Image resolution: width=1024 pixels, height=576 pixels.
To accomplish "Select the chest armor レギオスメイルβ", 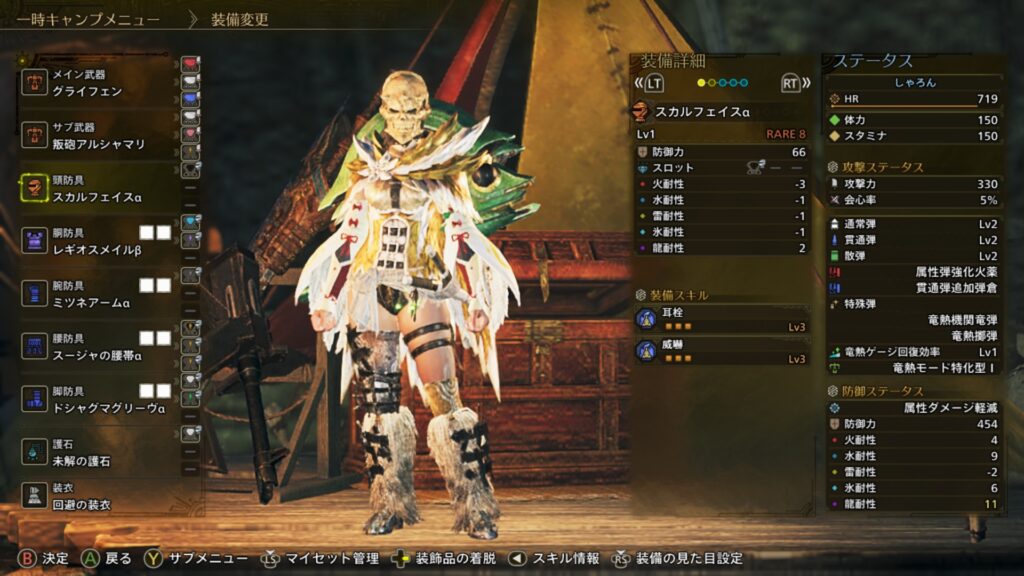I will click(x=95, y=241).
